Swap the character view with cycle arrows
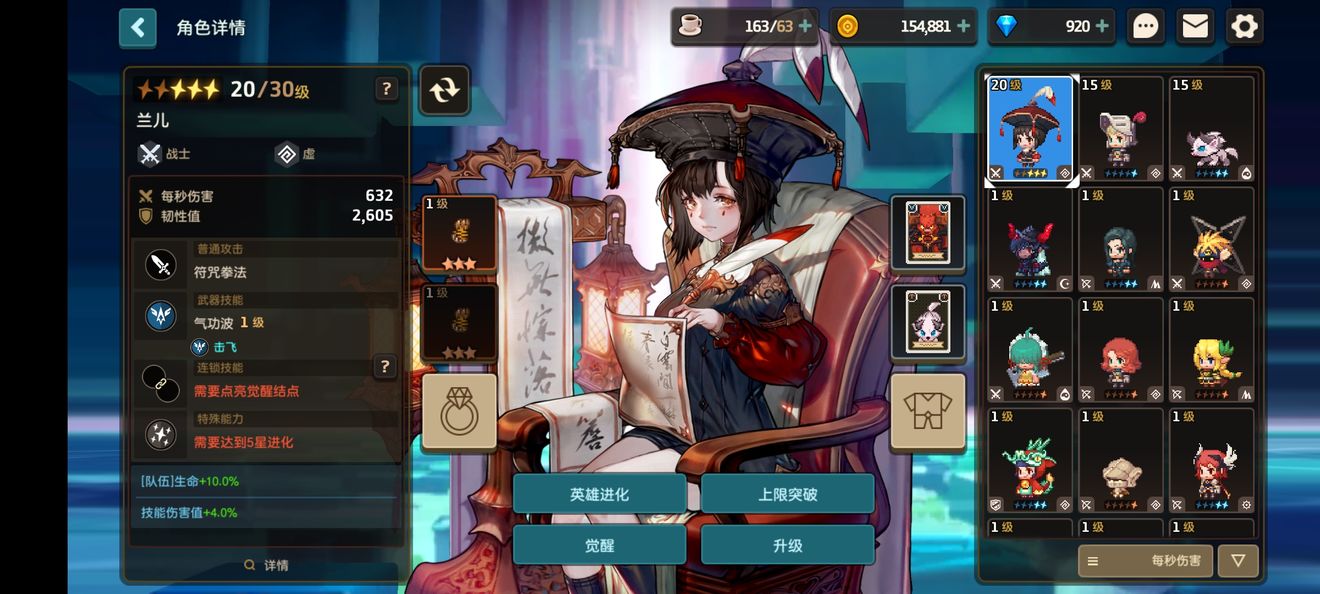Image resolution: width=1320 pixels, height=594 pixels. [x=444, y=90]
